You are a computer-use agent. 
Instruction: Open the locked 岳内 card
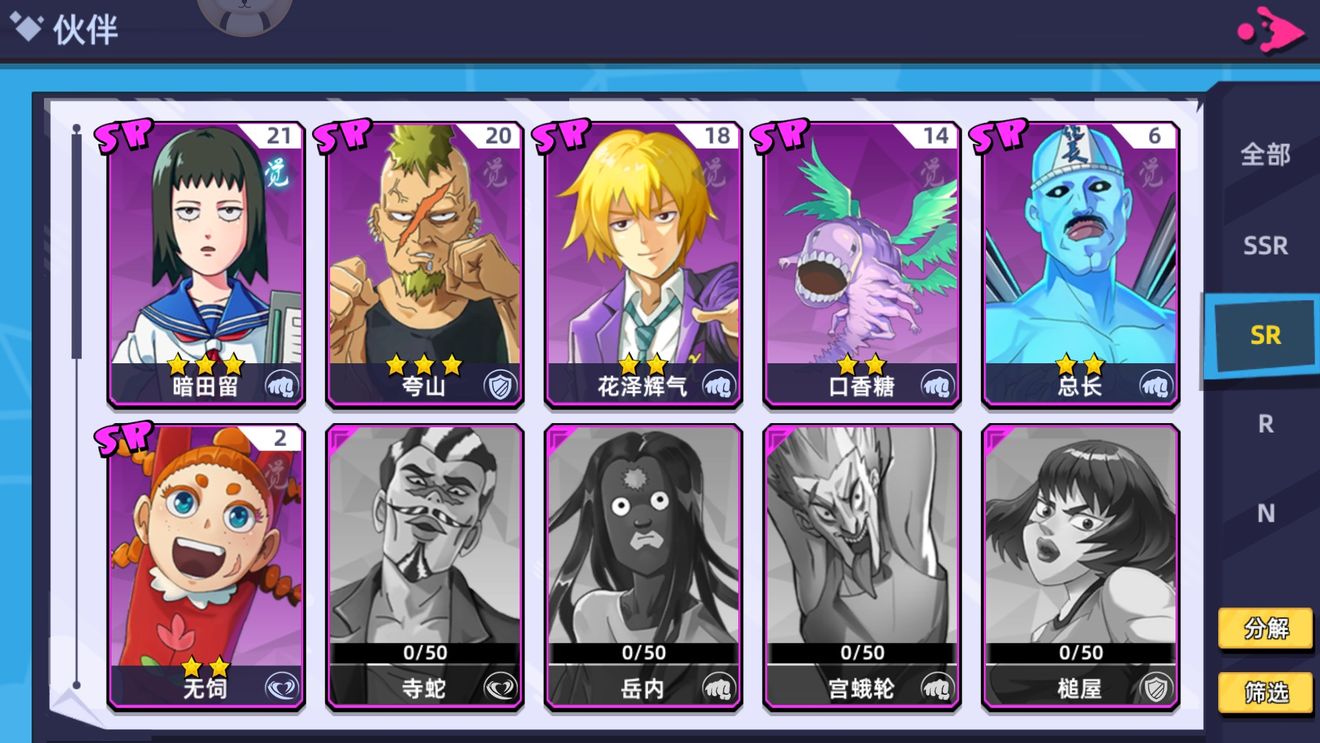click(643, 567)
